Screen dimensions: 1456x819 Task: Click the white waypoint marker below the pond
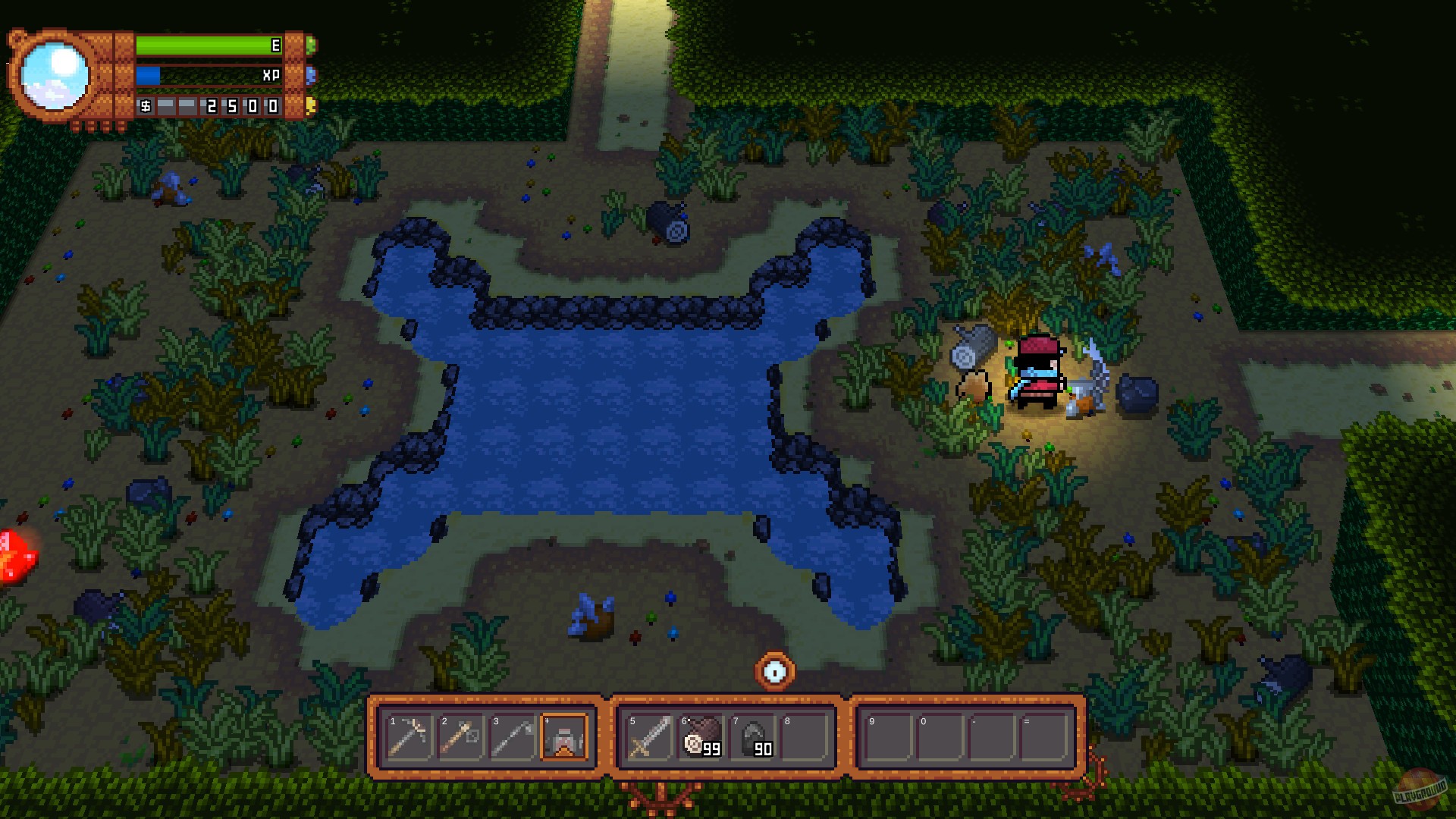pyautogui.click(x=774, y=669)
